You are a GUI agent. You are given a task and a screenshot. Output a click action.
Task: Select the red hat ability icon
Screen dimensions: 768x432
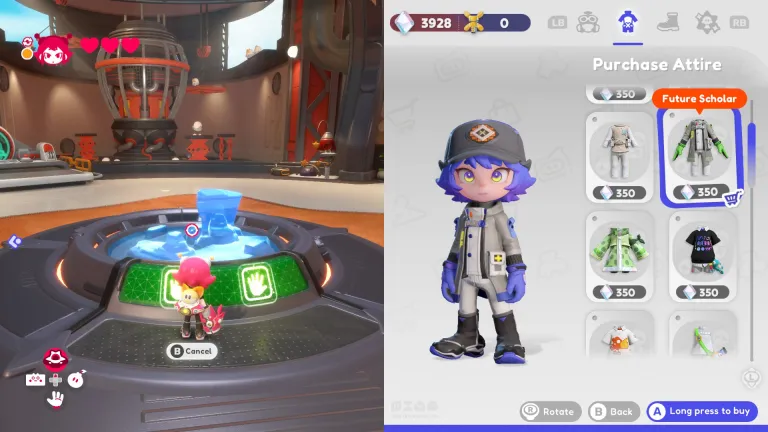[x=55, y=359]
